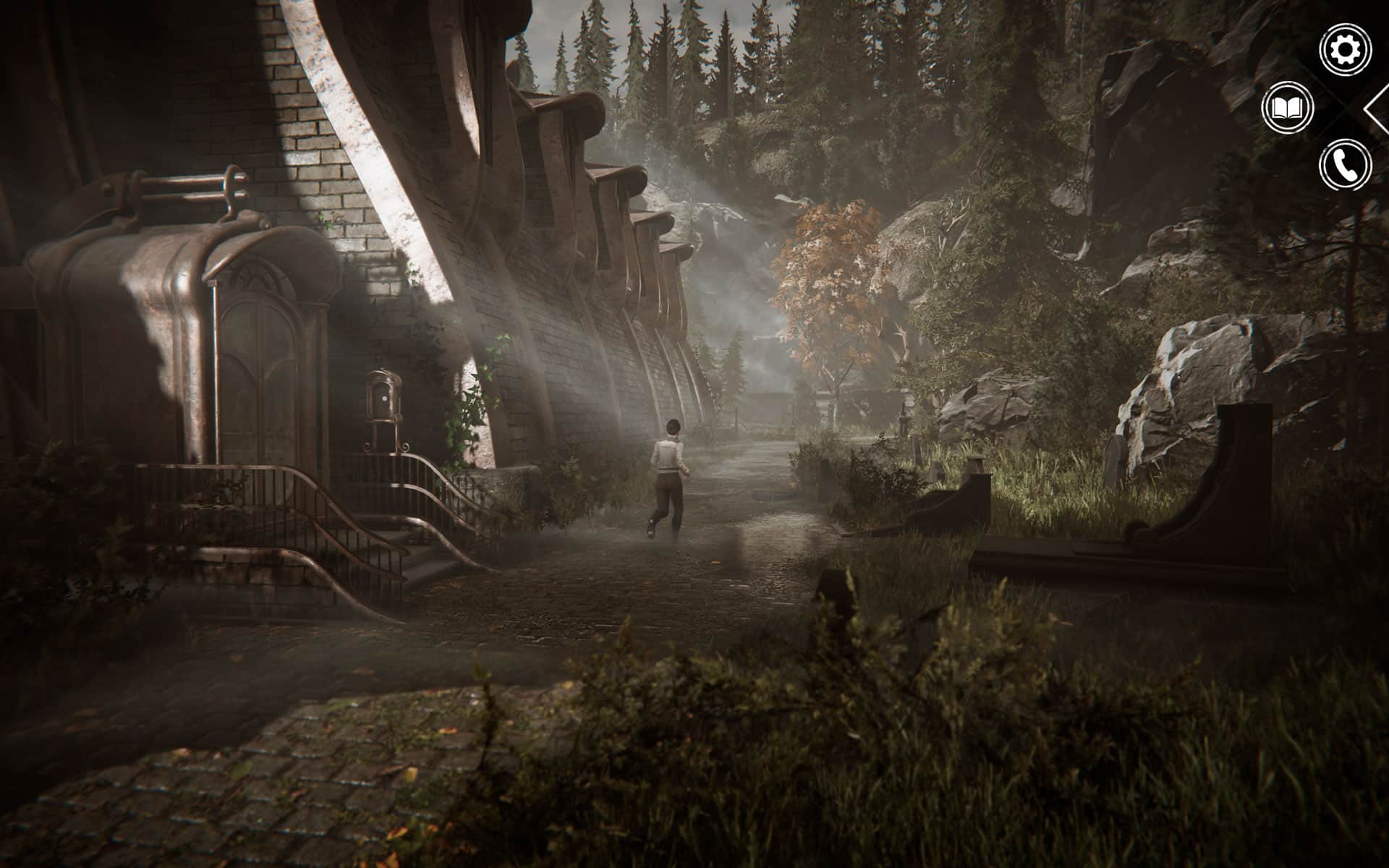Collapse the side menu arrow
This screenshot has width=1389, height=868.
coord(1376,109)
